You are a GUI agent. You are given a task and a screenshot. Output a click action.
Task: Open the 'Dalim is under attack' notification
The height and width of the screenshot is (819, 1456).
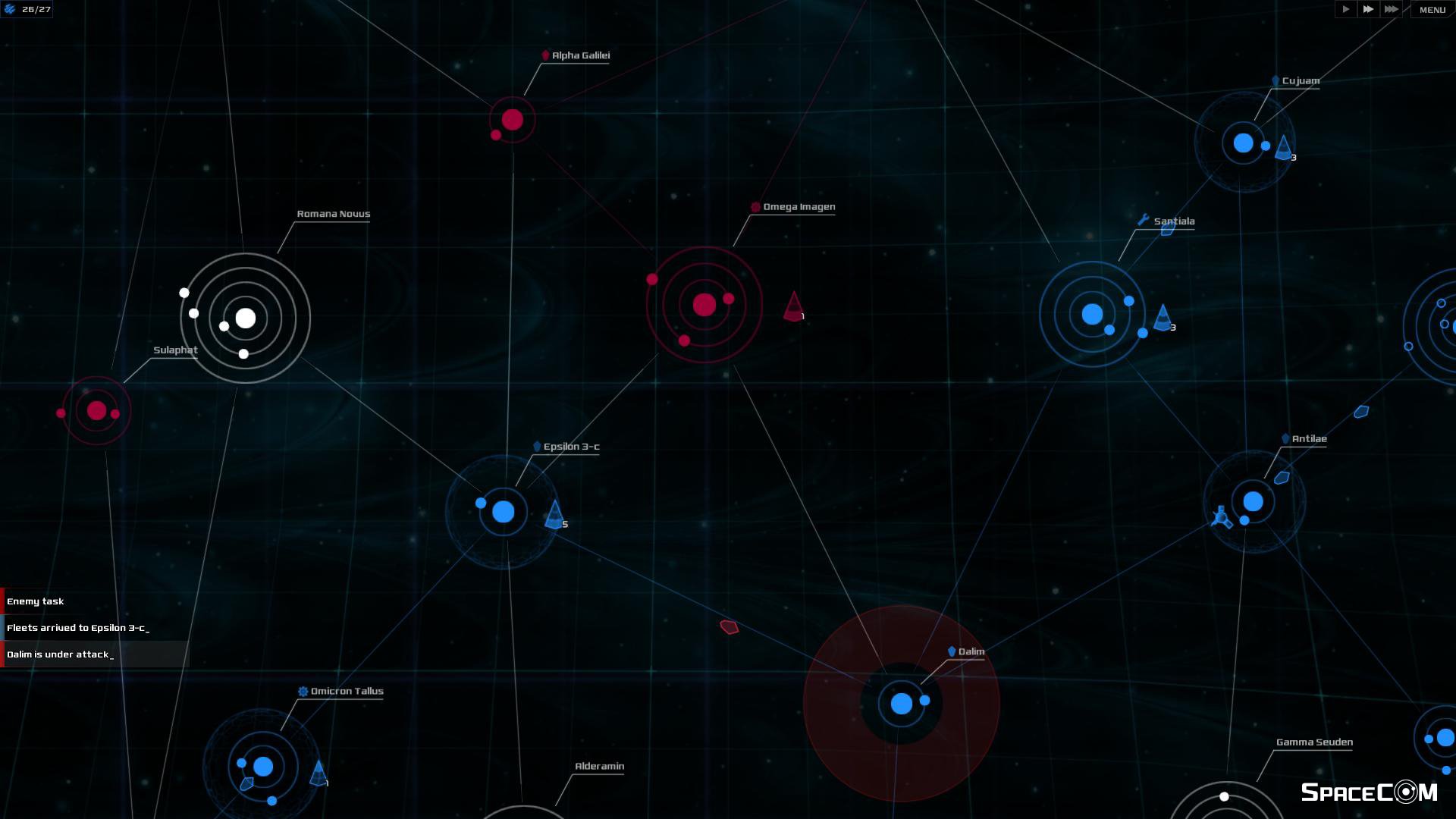(60, 654)
